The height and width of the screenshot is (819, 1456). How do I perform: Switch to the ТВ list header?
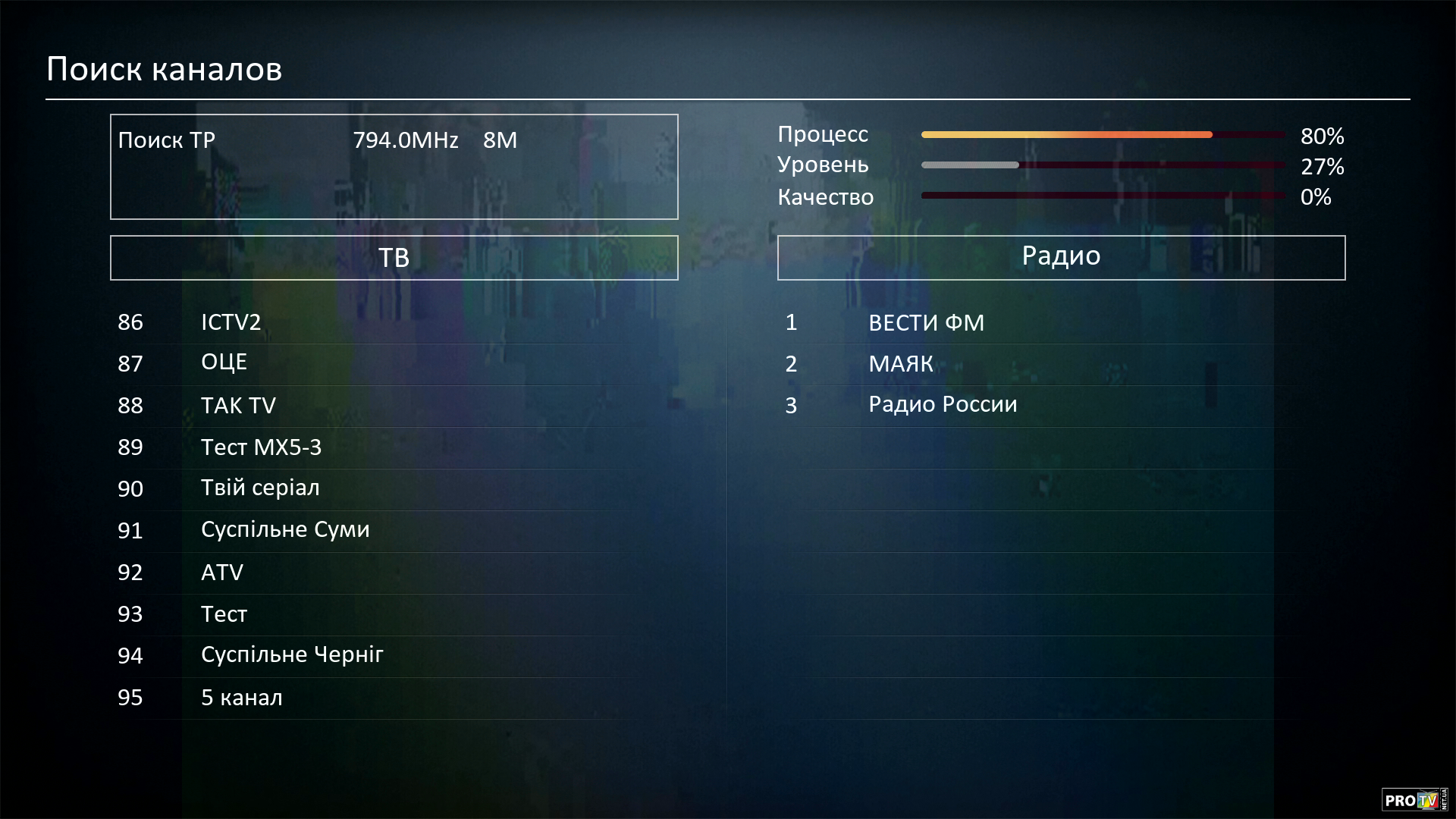click(x=394, y=258)
